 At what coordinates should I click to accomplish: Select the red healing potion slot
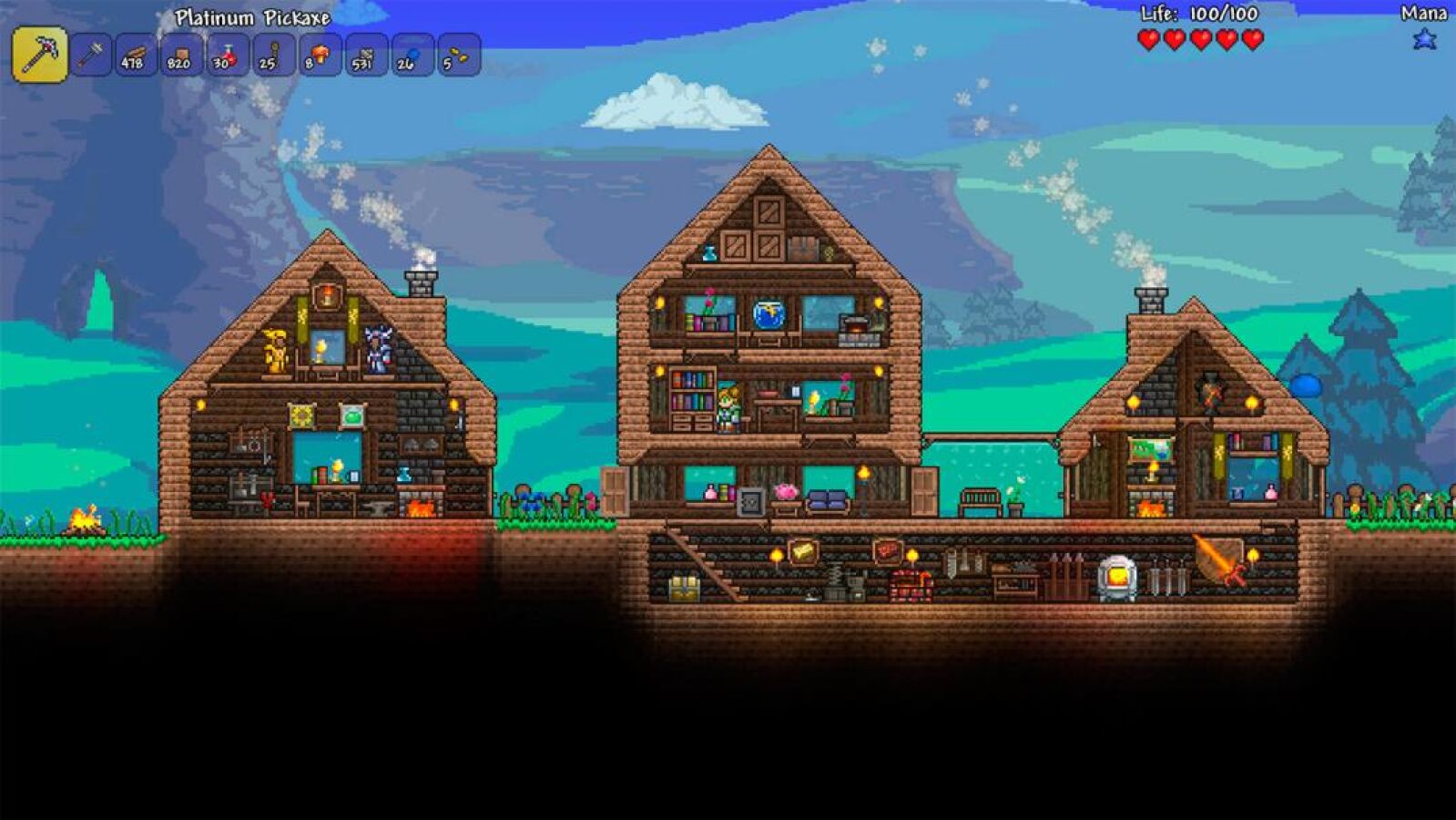coord(229,56)
